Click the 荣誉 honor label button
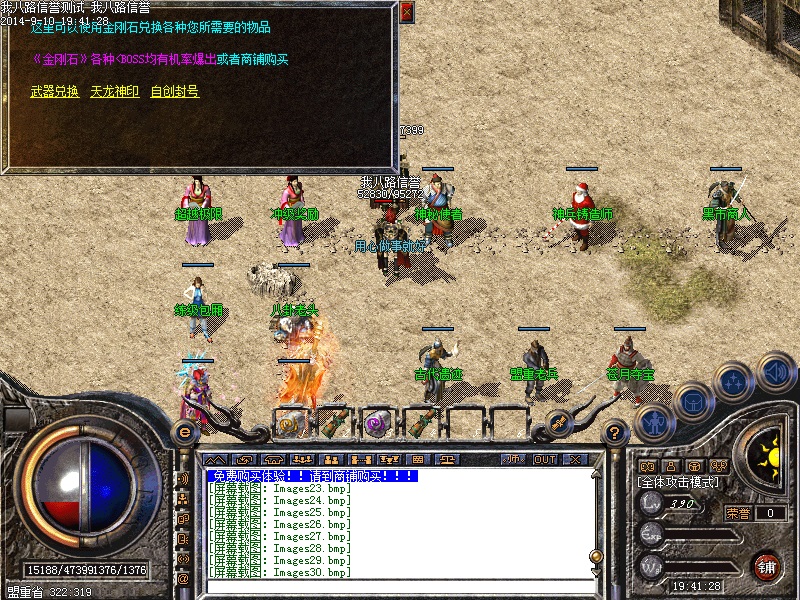This screenshot has width=800, height=600. 738,513
